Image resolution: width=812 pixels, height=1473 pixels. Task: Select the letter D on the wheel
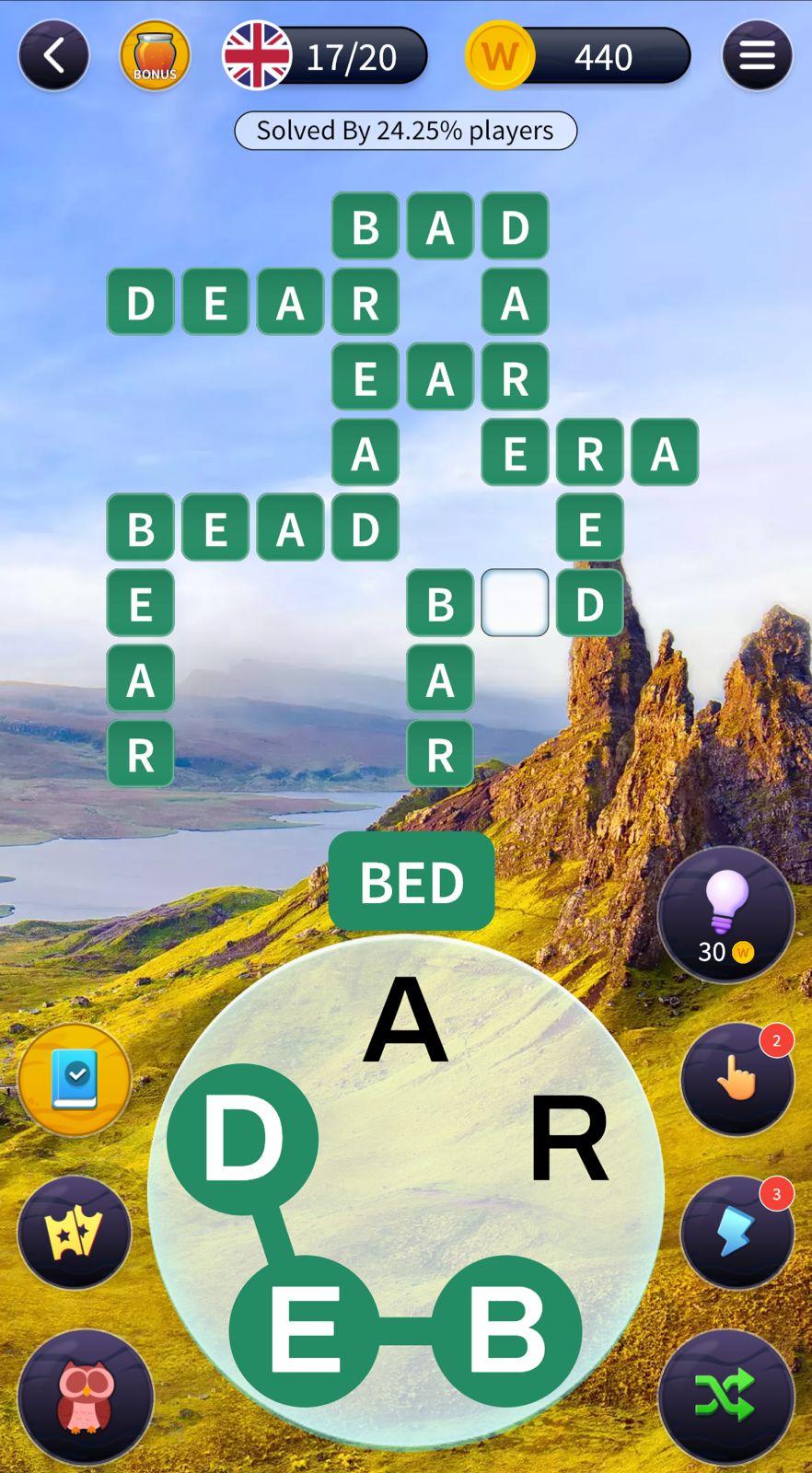pyautogui.click(x=243, y=1140)
